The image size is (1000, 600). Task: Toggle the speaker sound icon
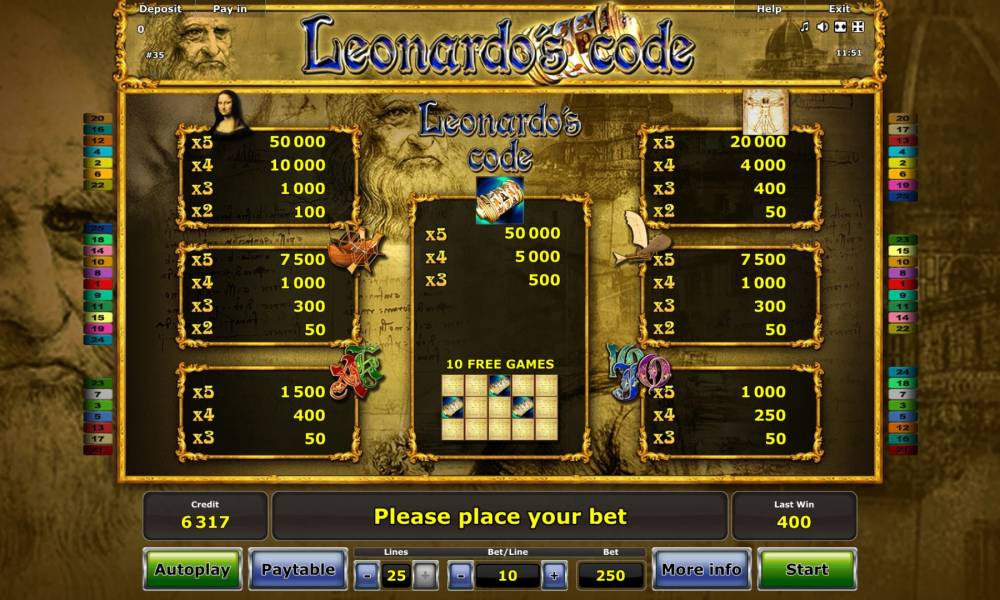coord(822,26)
